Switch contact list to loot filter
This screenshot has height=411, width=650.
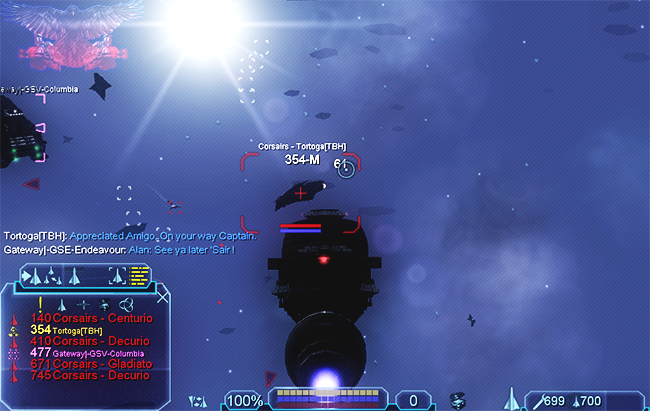pos(105,303)
